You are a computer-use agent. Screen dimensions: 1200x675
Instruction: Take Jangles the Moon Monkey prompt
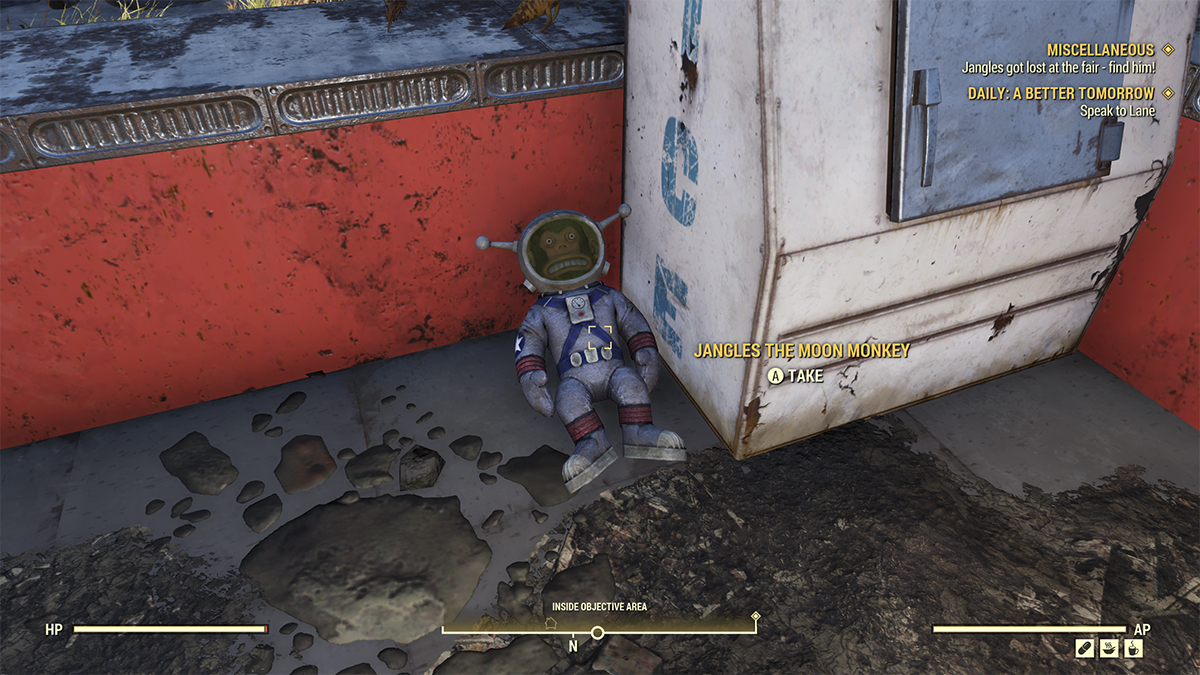796,376
